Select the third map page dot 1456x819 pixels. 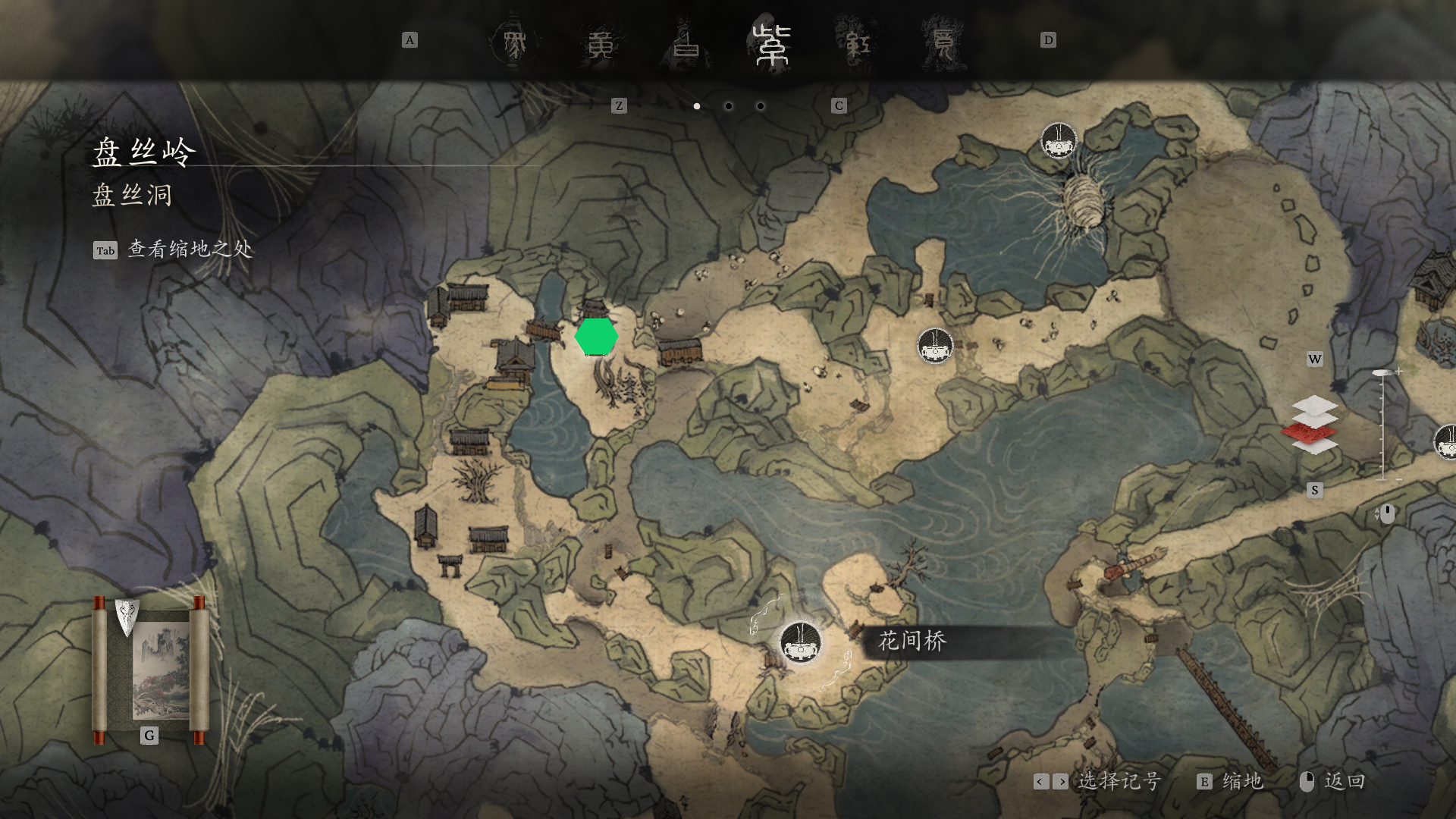pos(761,106)
